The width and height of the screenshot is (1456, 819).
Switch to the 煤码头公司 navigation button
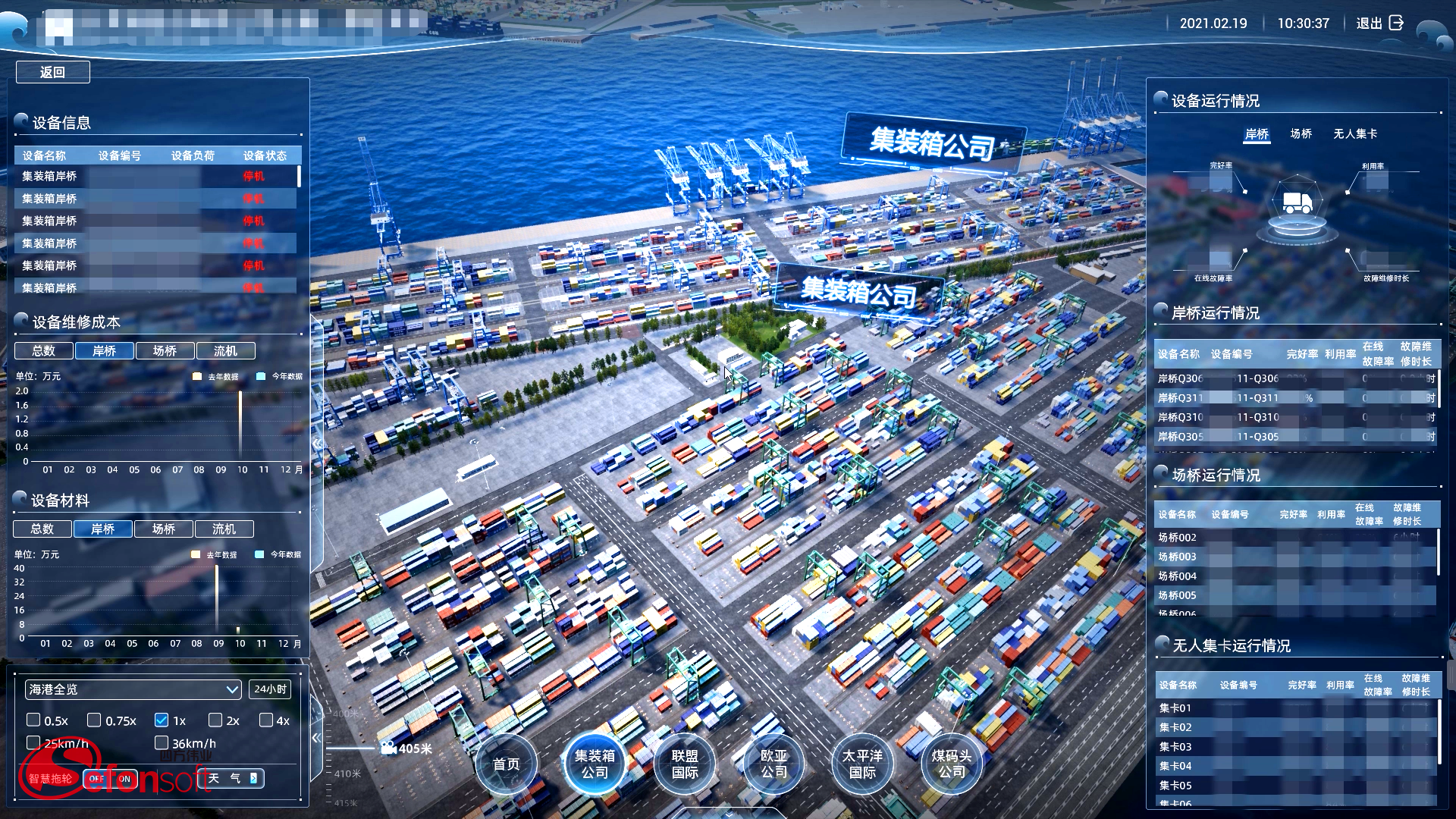[951, 764]
